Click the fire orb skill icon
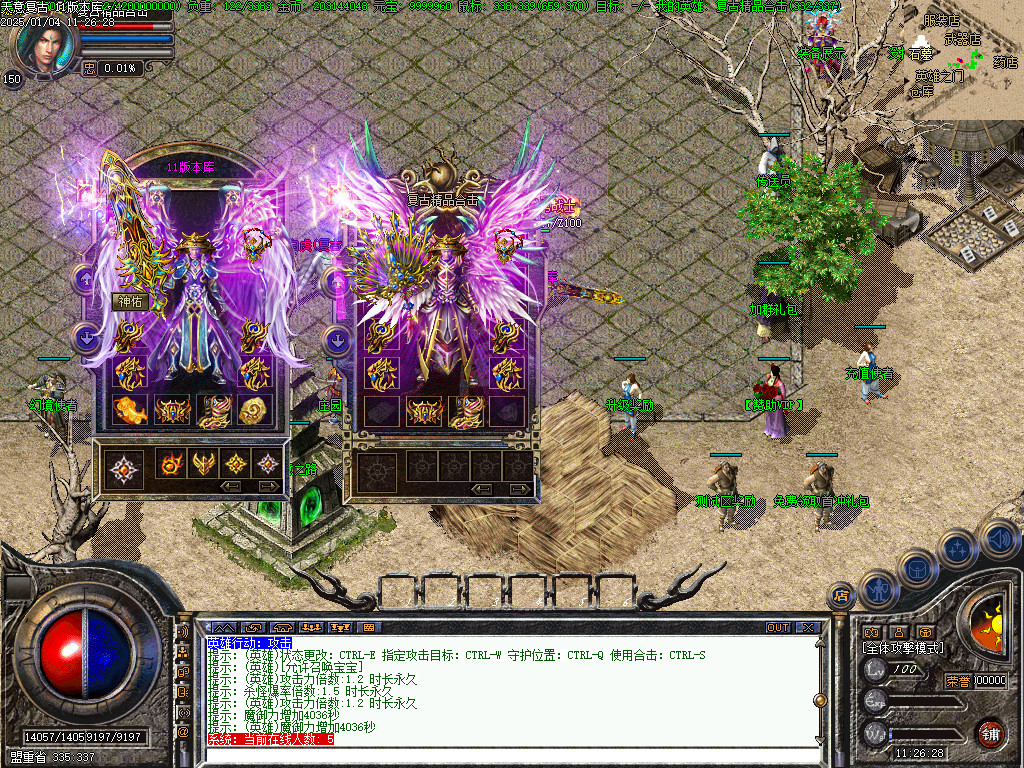The width and height of the screenshot is (1024, 768). click(170, 464)
